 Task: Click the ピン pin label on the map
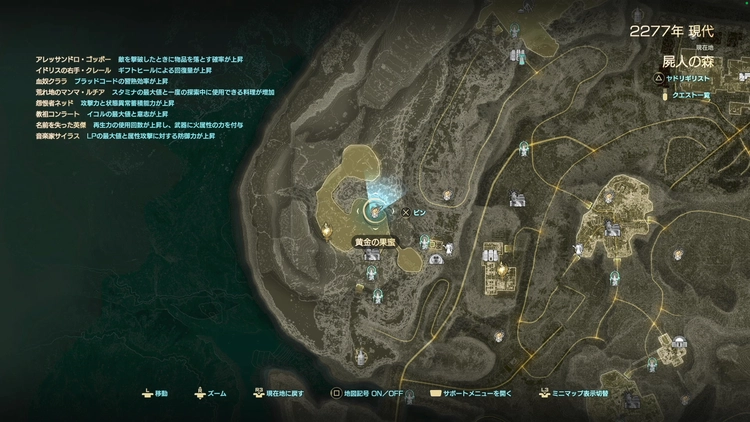[420, 213]
